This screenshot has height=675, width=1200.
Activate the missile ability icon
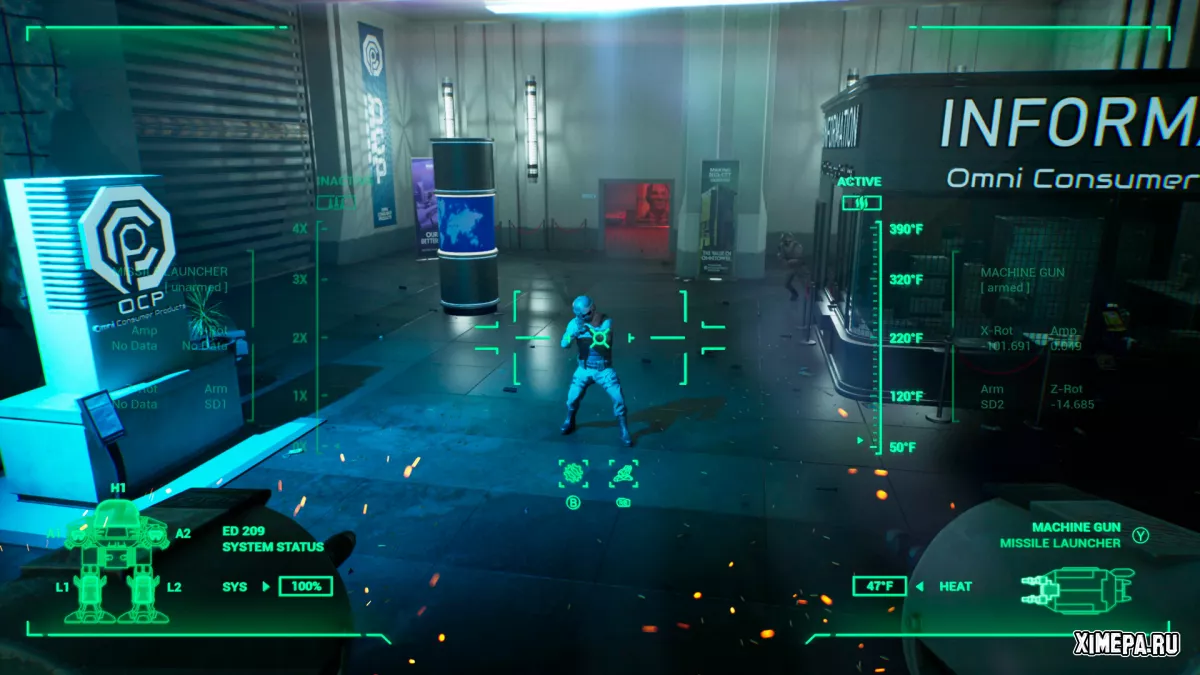coord(623,474)
